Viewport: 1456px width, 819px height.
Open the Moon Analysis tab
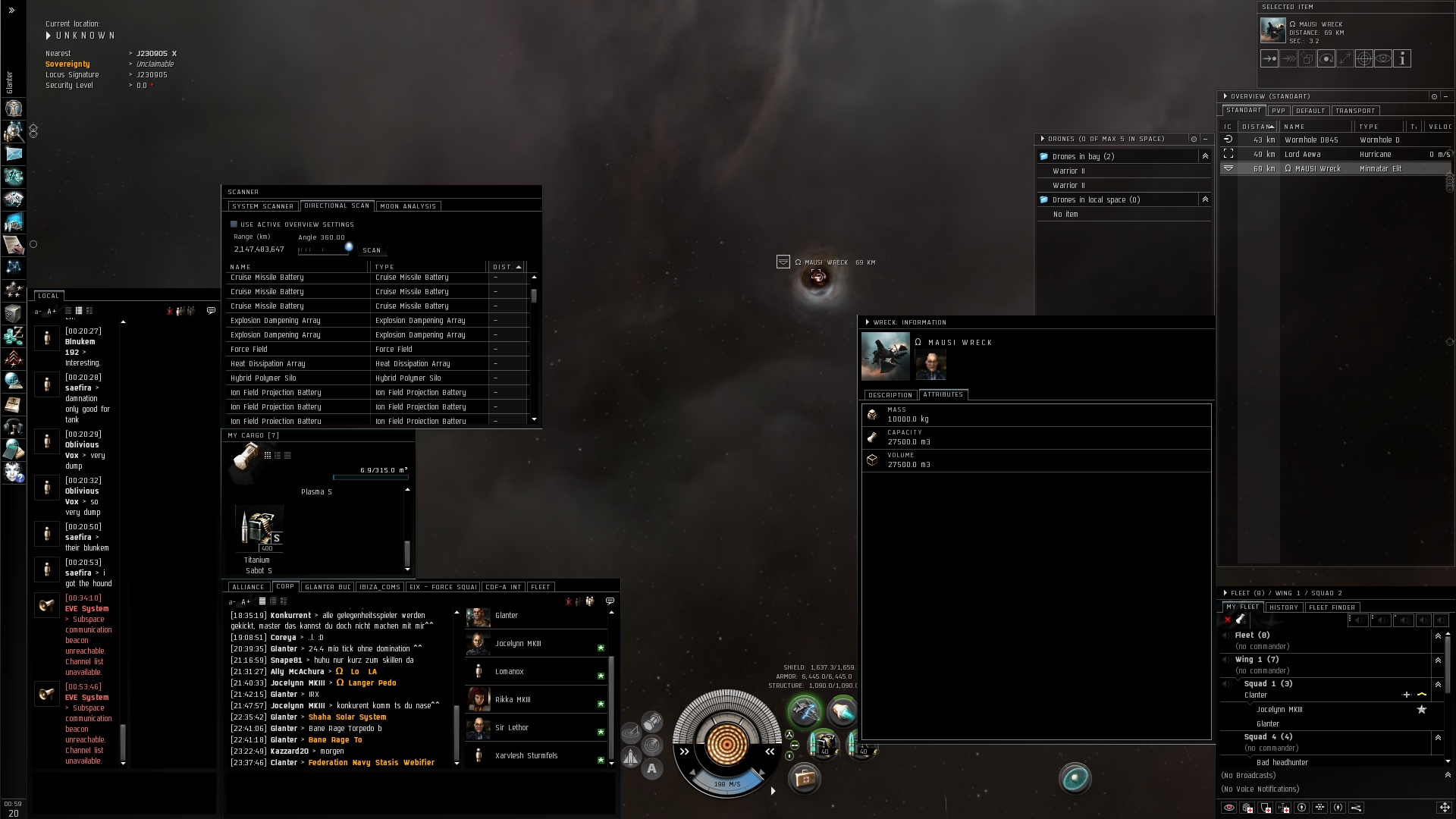click(408, 206)
